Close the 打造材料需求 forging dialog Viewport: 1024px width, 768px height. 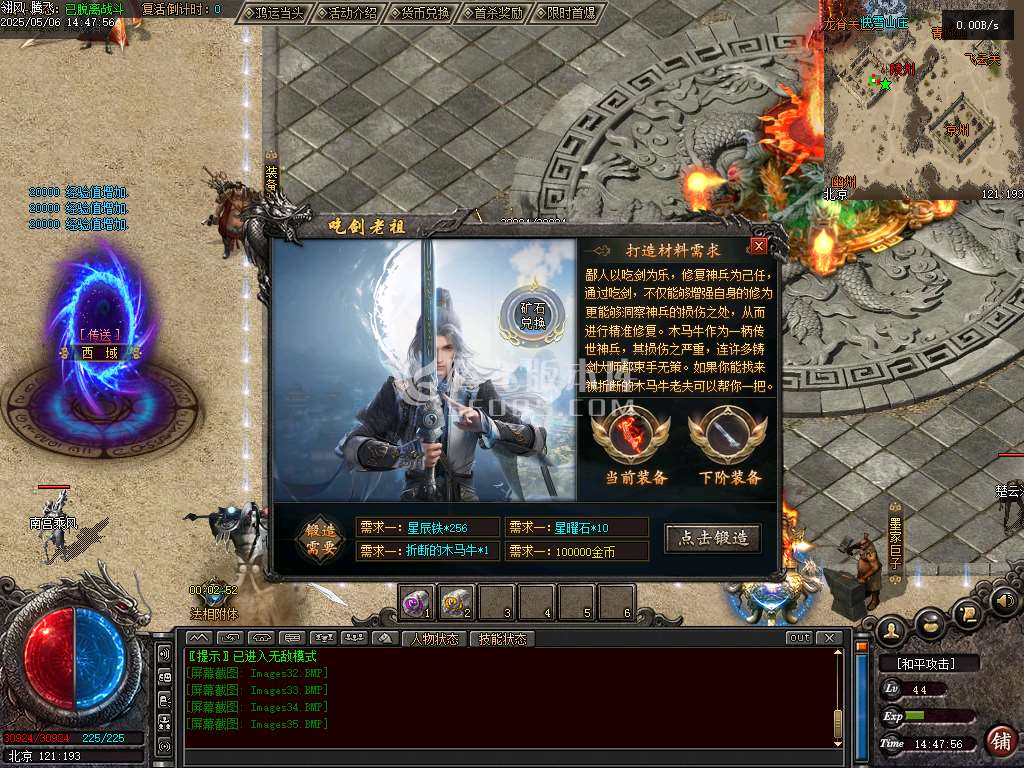(x=759, y=246)
